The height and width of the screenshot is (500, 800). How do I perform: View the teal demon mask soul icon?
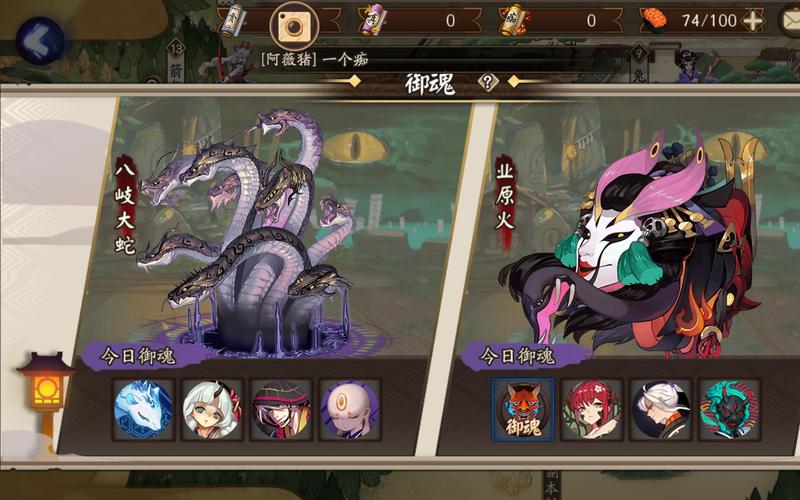(x=730, y=409)
